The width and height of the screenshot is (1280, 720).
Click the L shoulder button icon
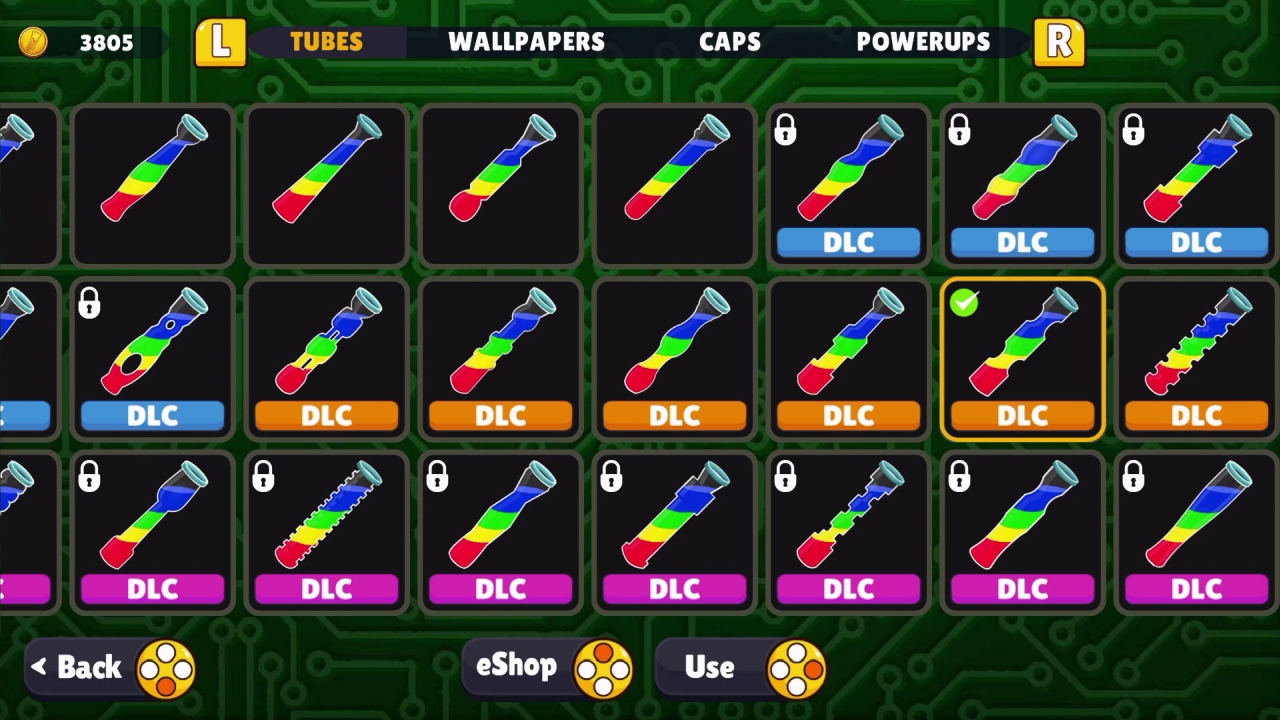coord(220,42)
